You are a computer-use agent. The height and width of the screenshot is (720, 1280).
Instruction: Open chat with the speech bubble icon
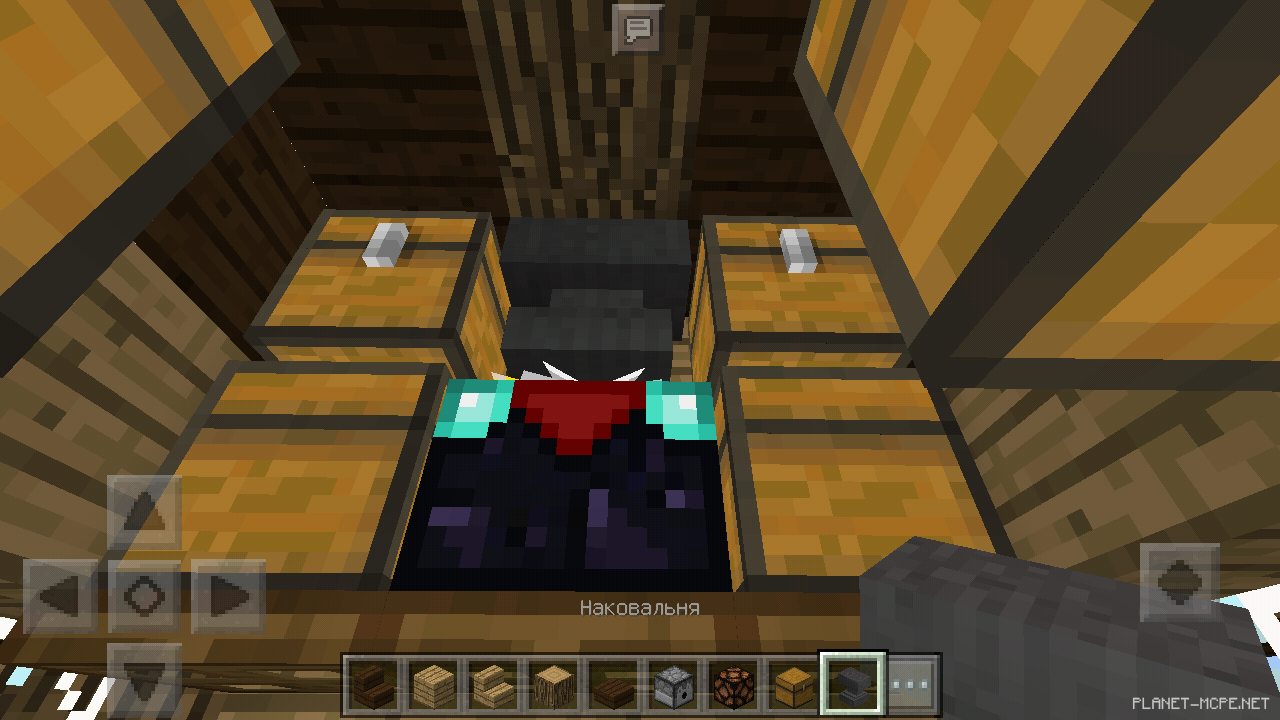637,27
